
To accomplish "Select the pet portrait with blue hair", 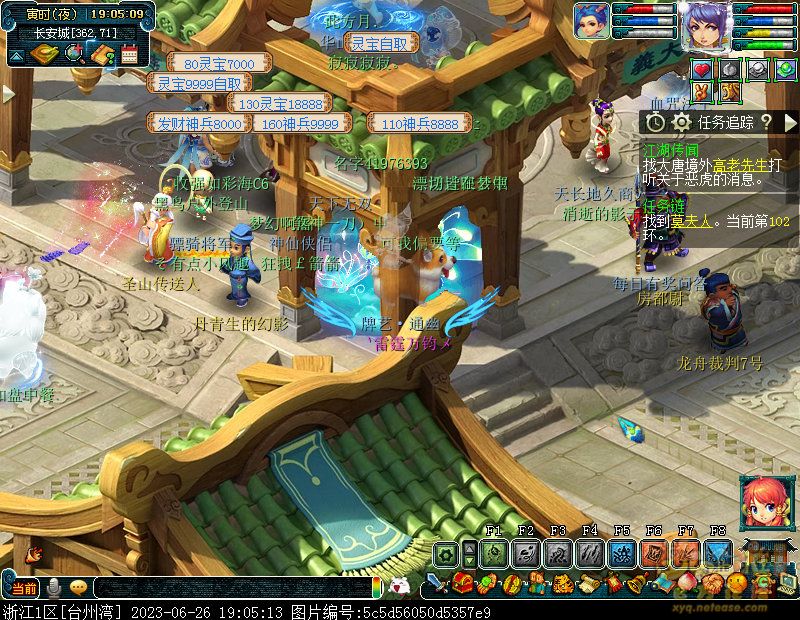I will 590,22.
